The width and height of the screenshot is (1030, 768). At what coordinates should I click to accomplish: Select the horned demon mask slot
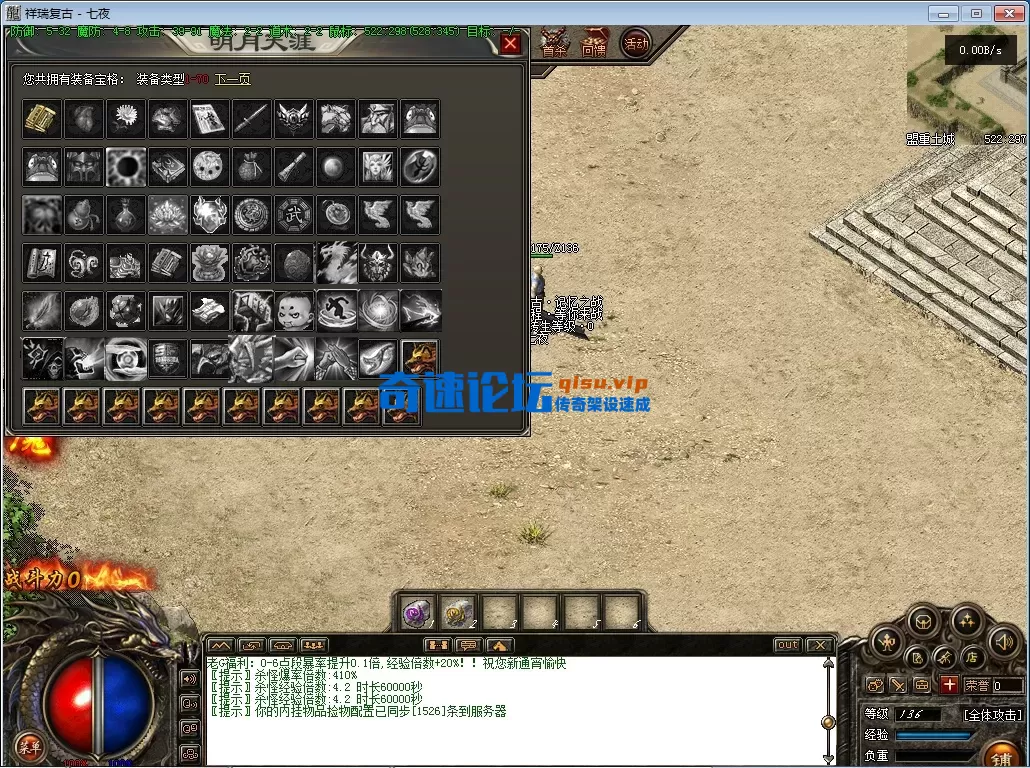click(x=378, y=262)
